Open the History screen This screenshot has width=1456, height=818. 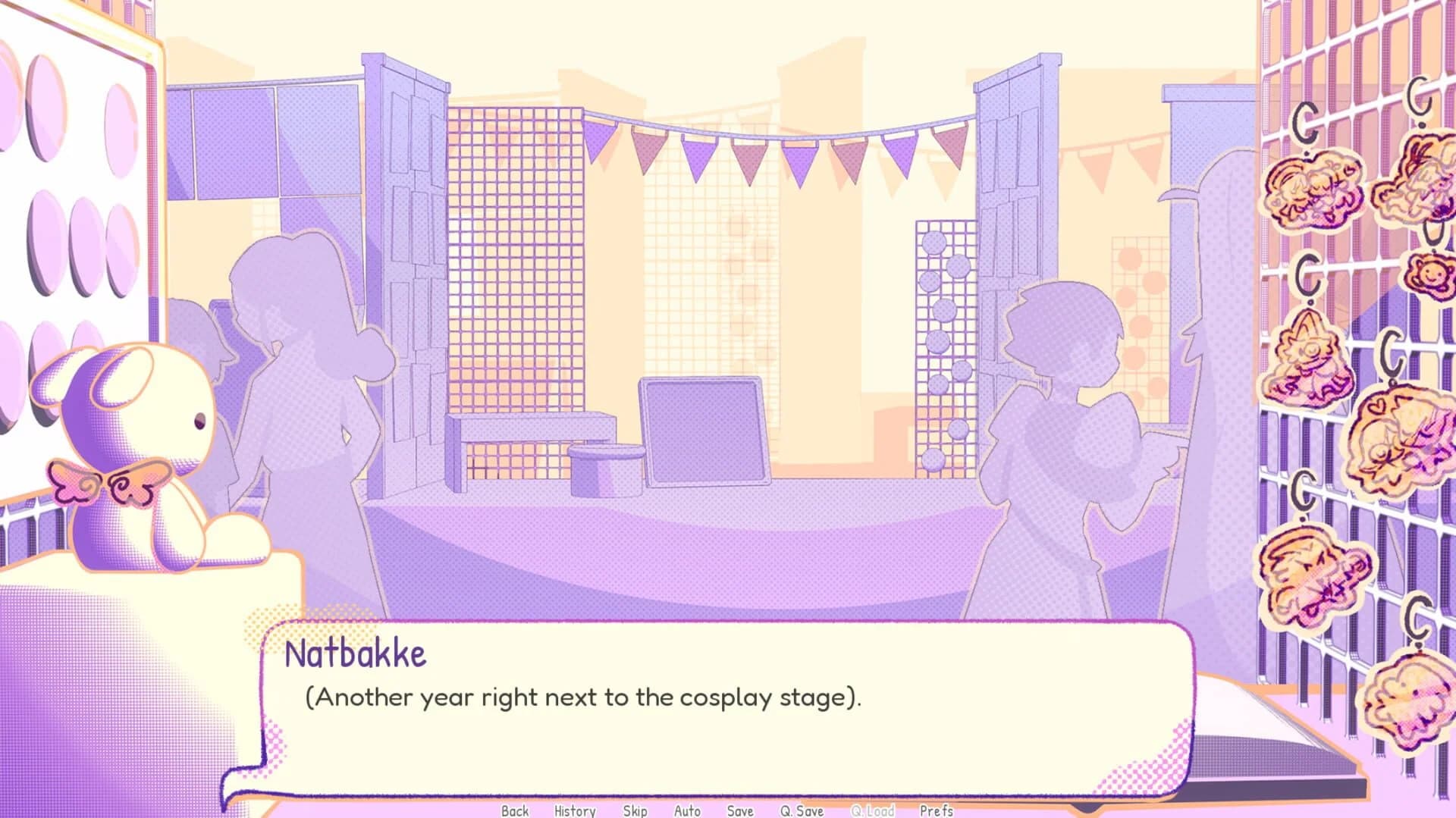click(575, 810)
